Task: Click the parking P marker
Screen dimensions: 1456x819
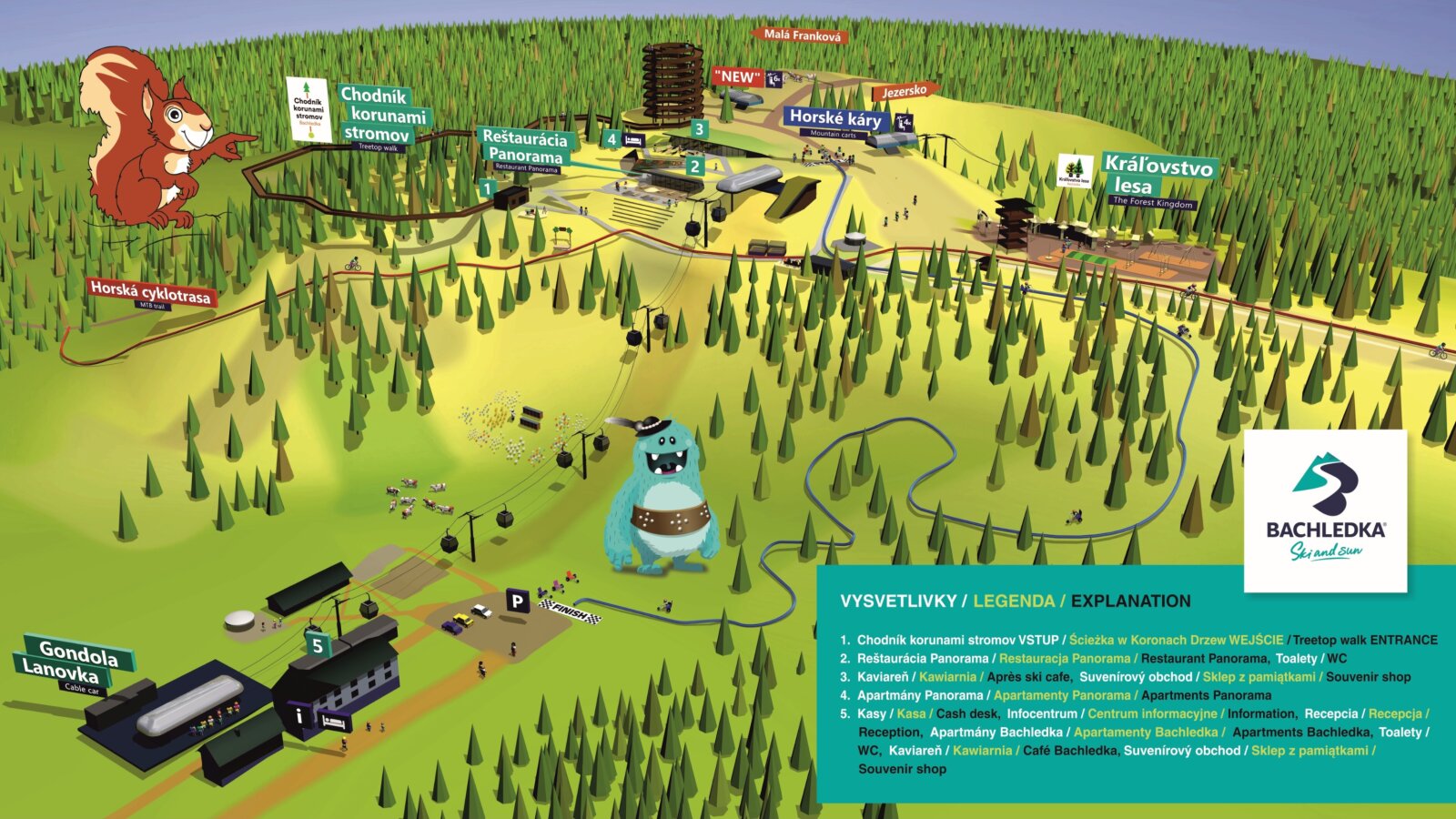Action: tap(517, 601)
